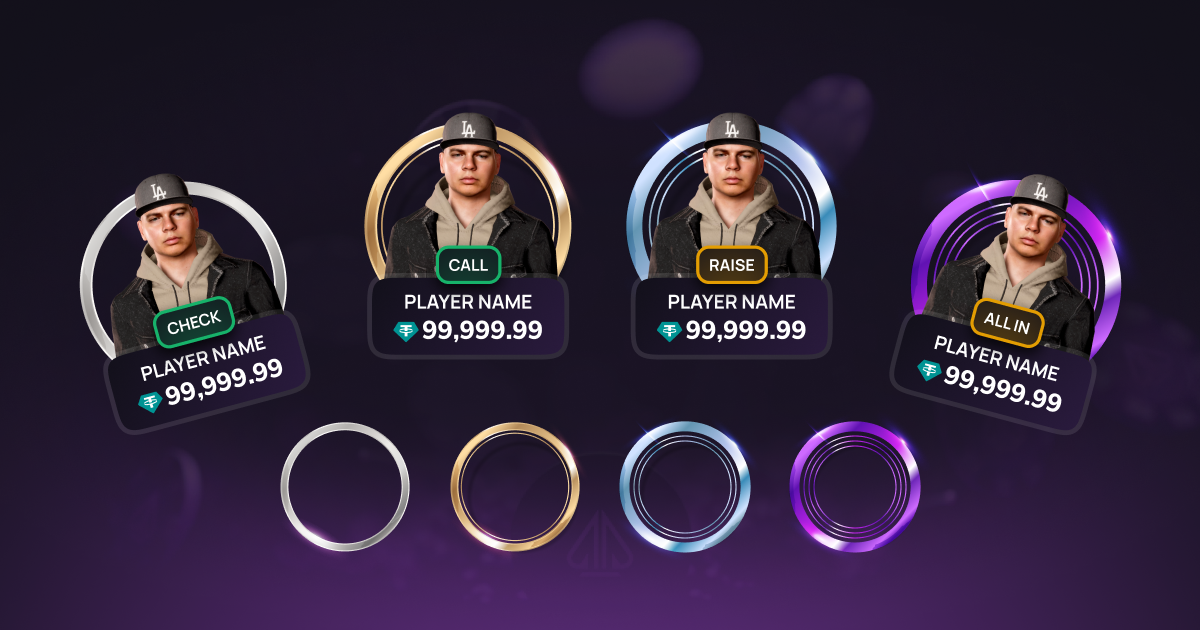Click the green CHECK badge
The height and width of the screenshot is (630, 1200).
(x=194, y=323)
